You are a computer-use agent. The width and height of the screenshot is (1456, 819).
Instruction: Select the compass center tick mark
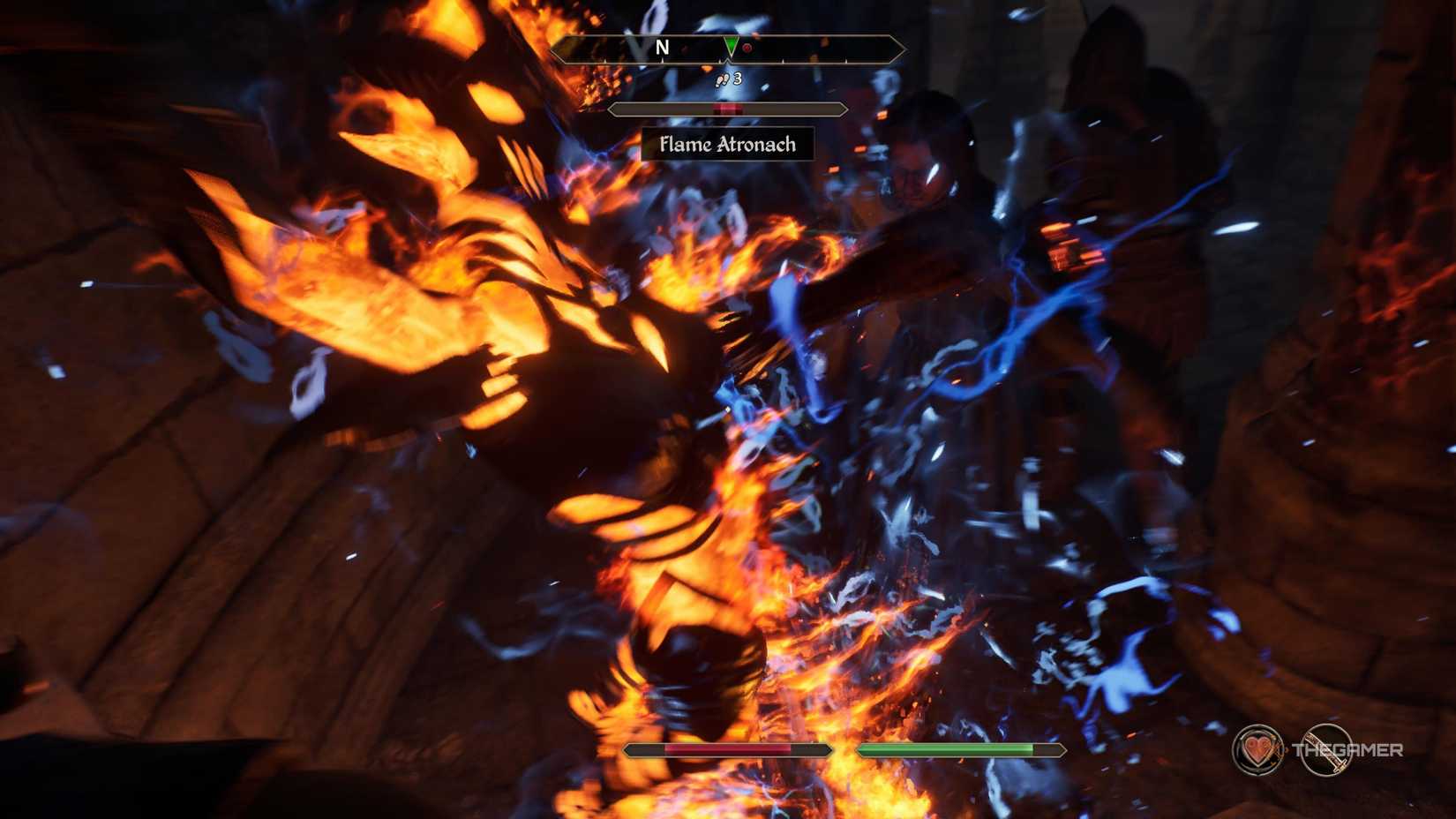click(729, 60)
